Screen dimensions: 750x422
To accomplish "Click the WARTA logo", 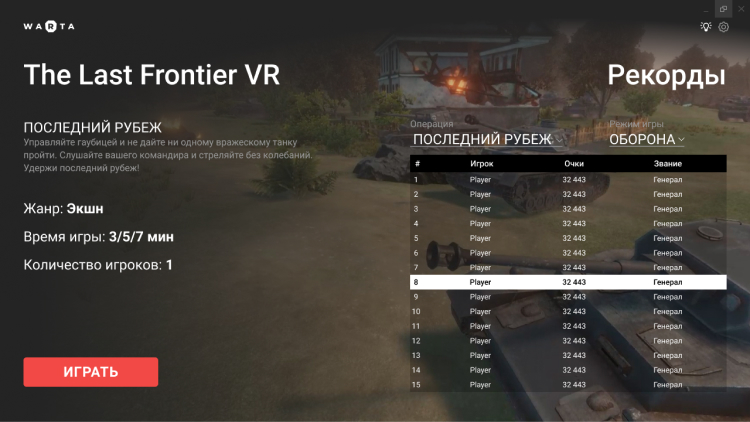I will pyautogui.click(x=49, y=27).
